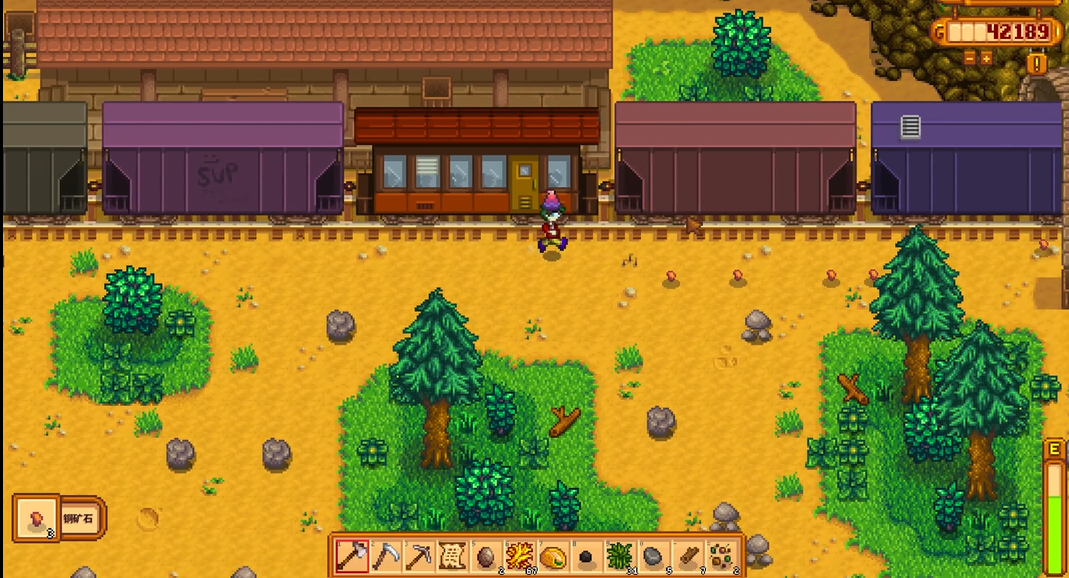The width and height of the screenshot is (1069, 578).
Task: Select the axe in the hotbar
Action: click(x=352, y=555)
